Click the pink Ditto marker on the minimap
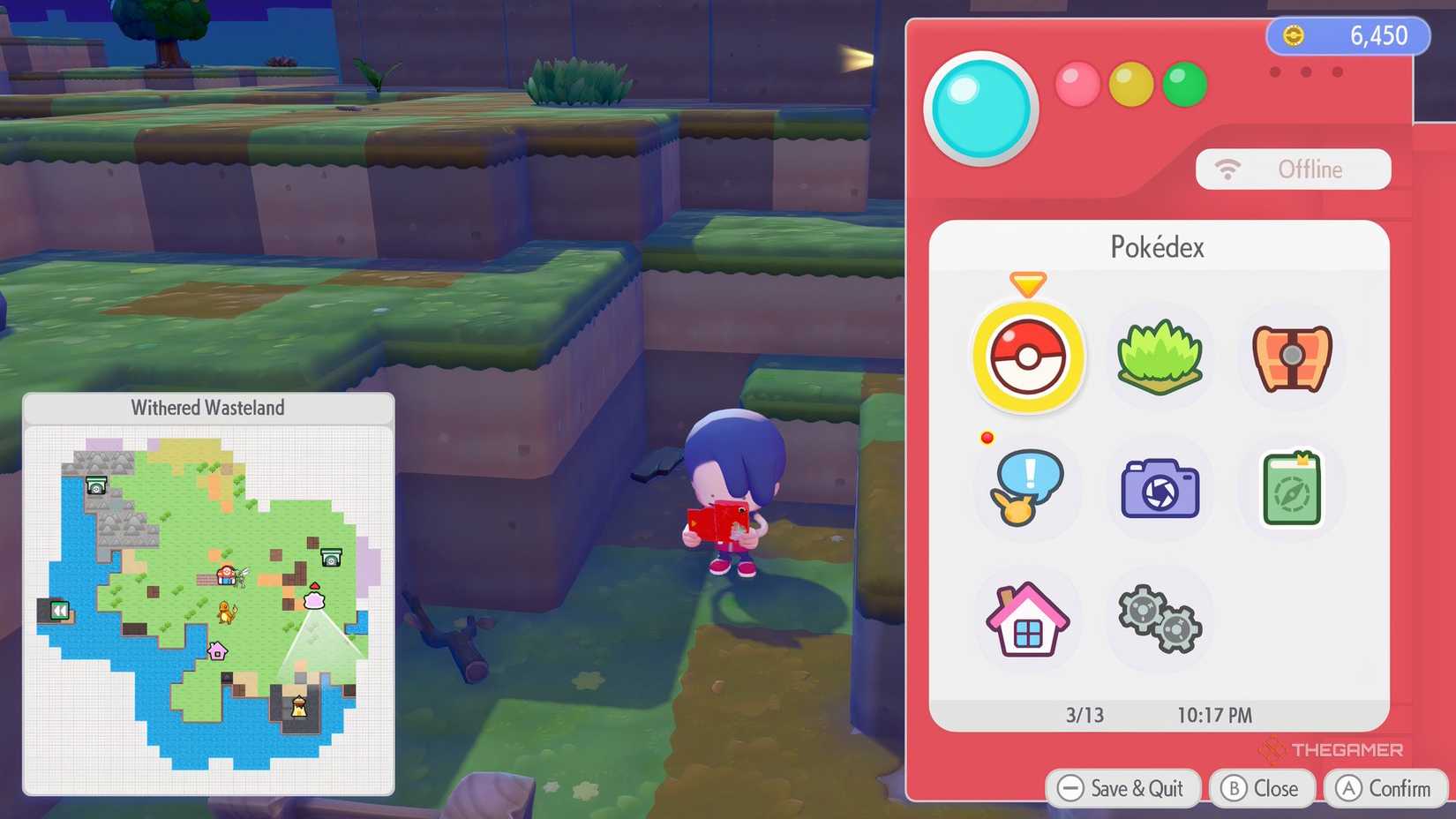 point(314,602)
